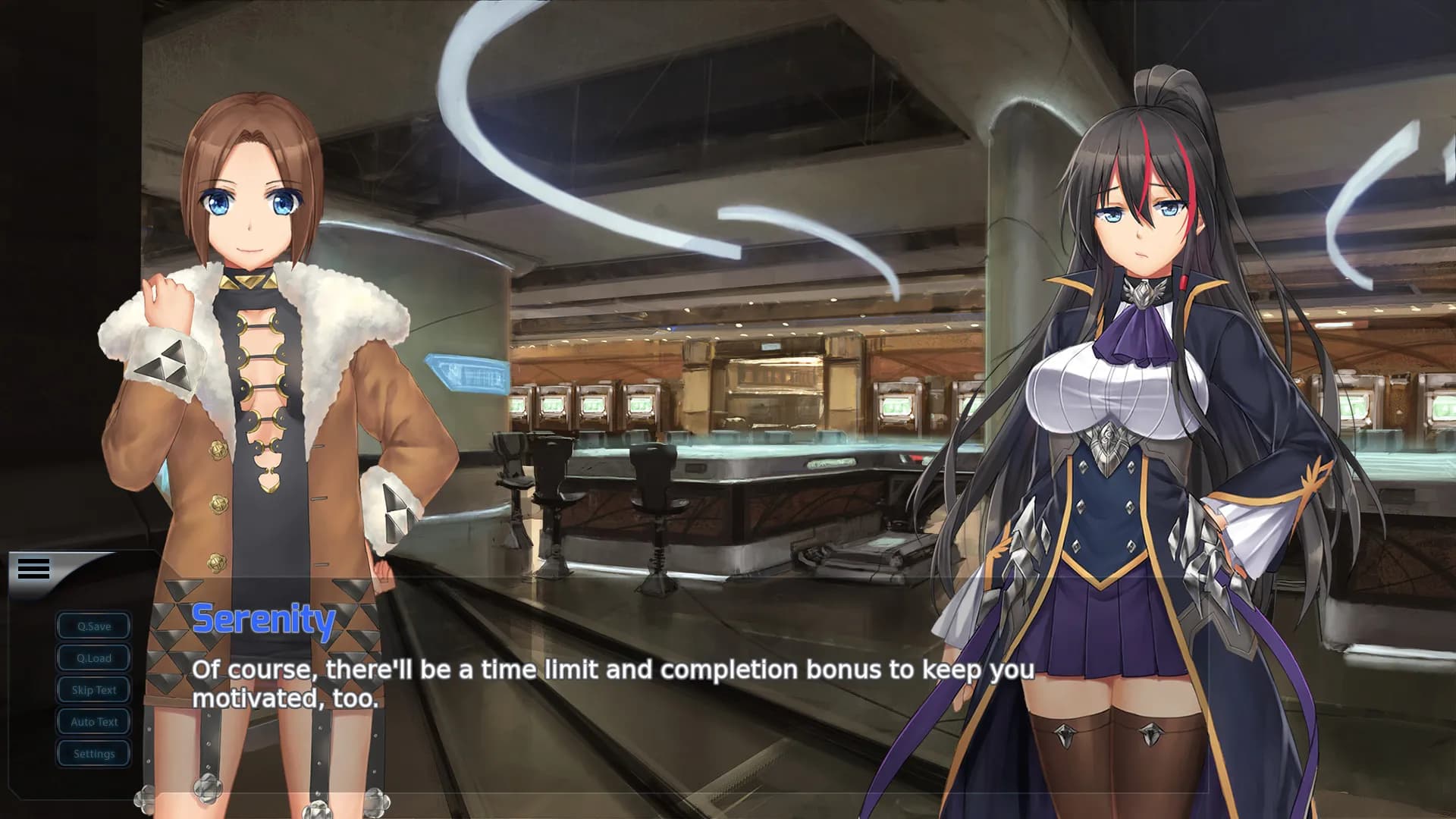Enable Skip Text mode
This screenshot has width=1456, height=819.
pyautogui.click(x=93, y=689)
